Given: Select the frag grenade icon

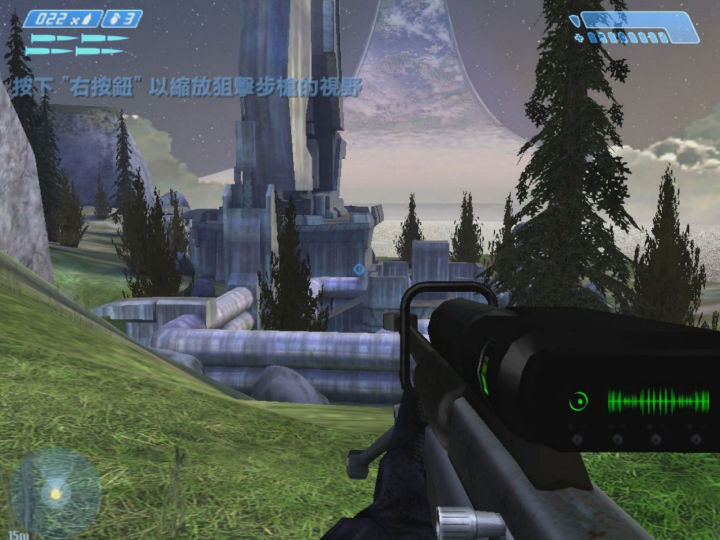Looking at the screenshot, I should pos(111,18).
